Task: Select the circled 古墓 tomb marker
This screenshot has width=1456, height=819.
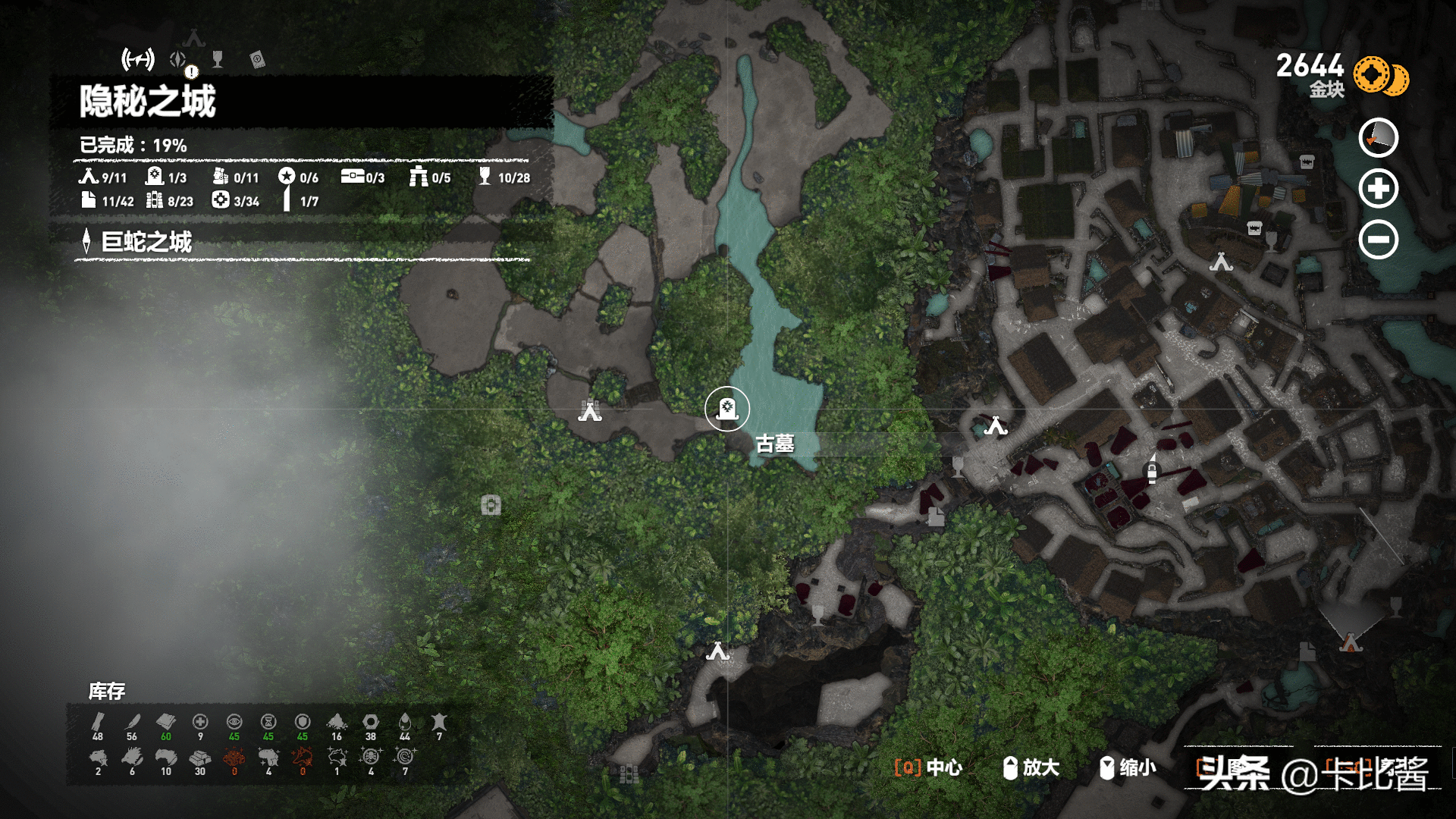Action: coord(726,409)
